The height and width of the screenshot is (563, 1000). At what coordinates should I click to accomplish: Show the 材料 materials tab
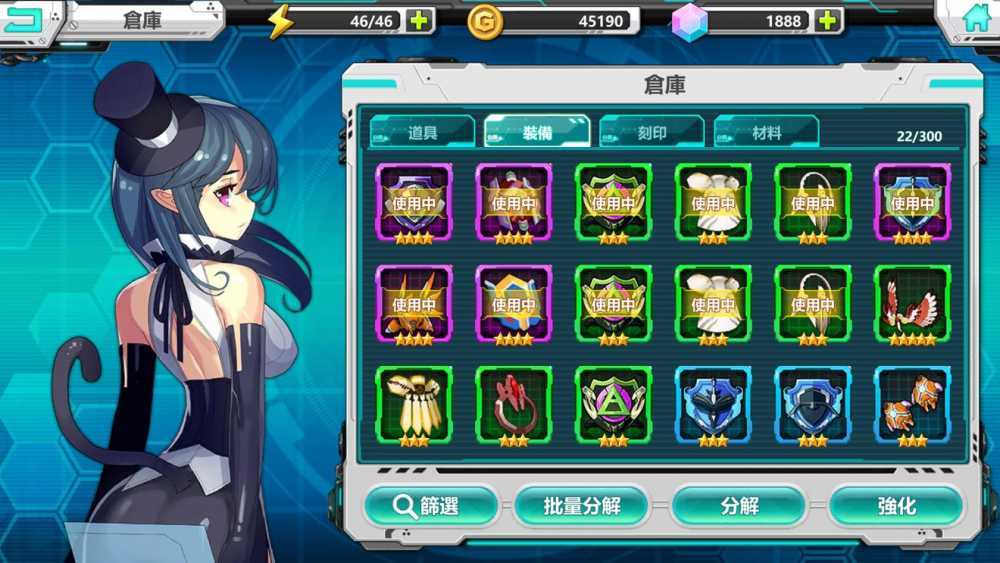coord(766,132)
